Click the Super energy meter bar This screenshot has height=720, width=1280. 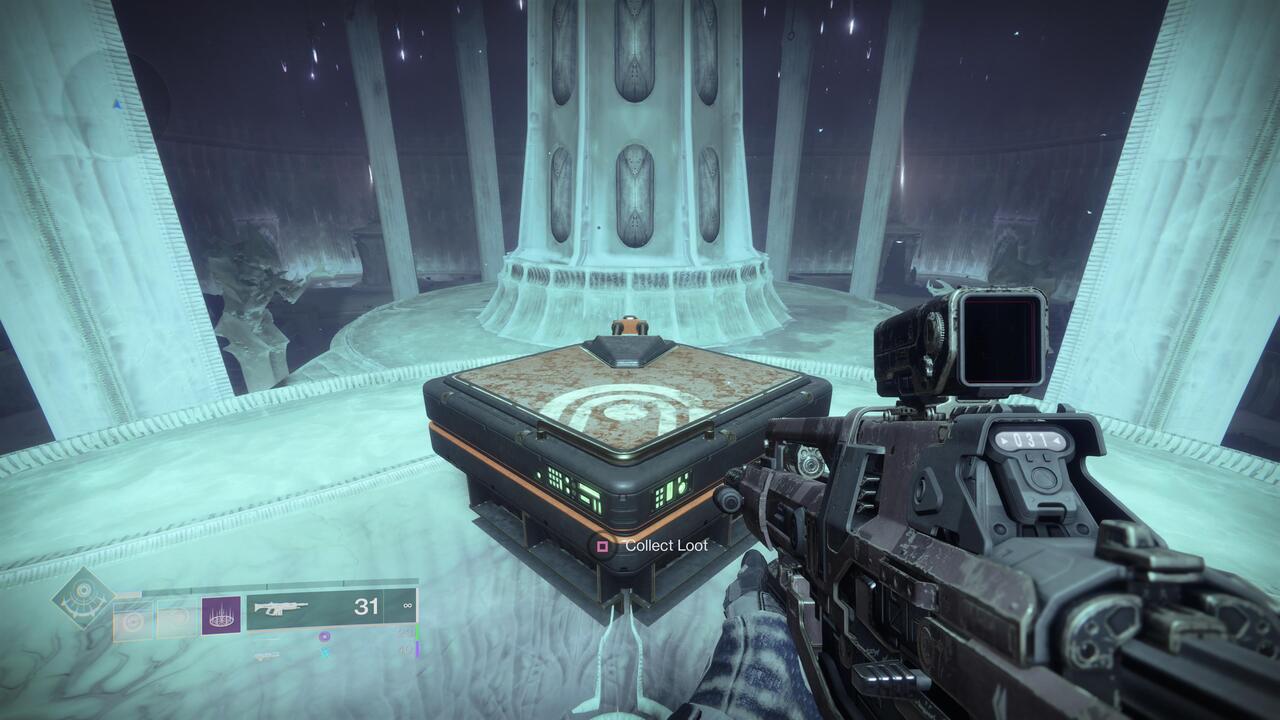[x=282, y=584]
